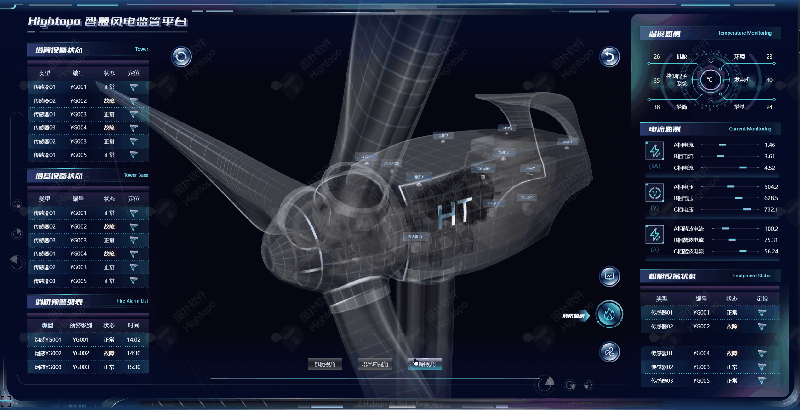
Task: Click the round curved back-arrow button
Action: pyautogui.click(x=610, y=56)
